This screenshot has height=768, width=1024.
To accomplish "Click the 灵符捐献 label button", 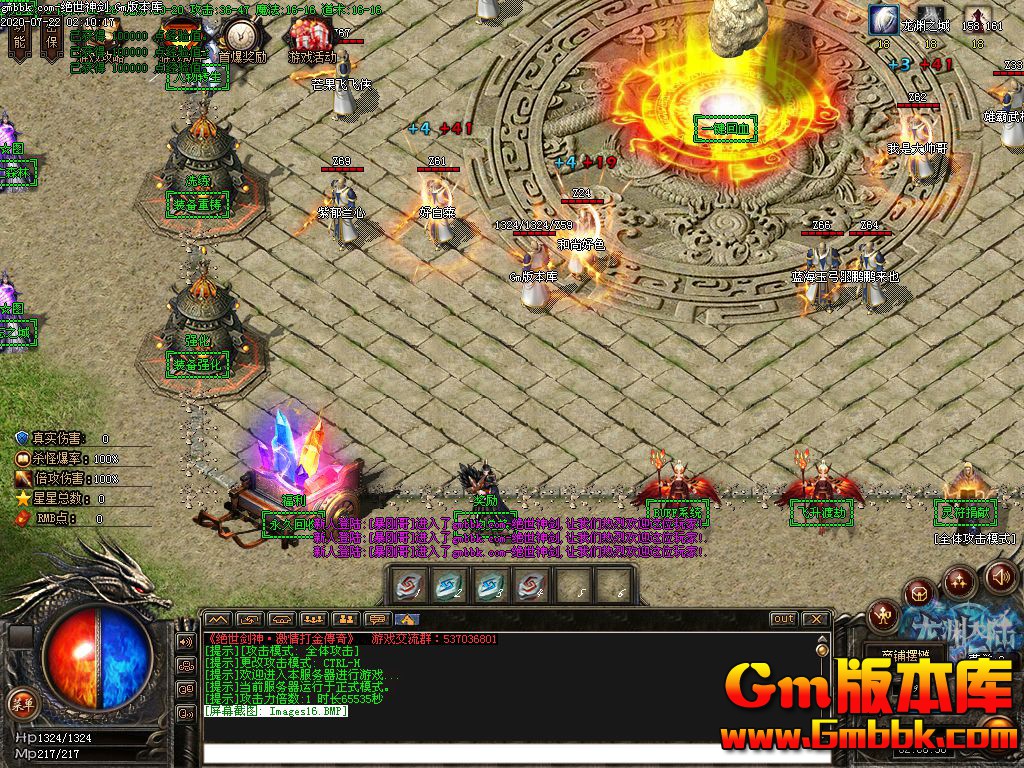I will [965, 513].
